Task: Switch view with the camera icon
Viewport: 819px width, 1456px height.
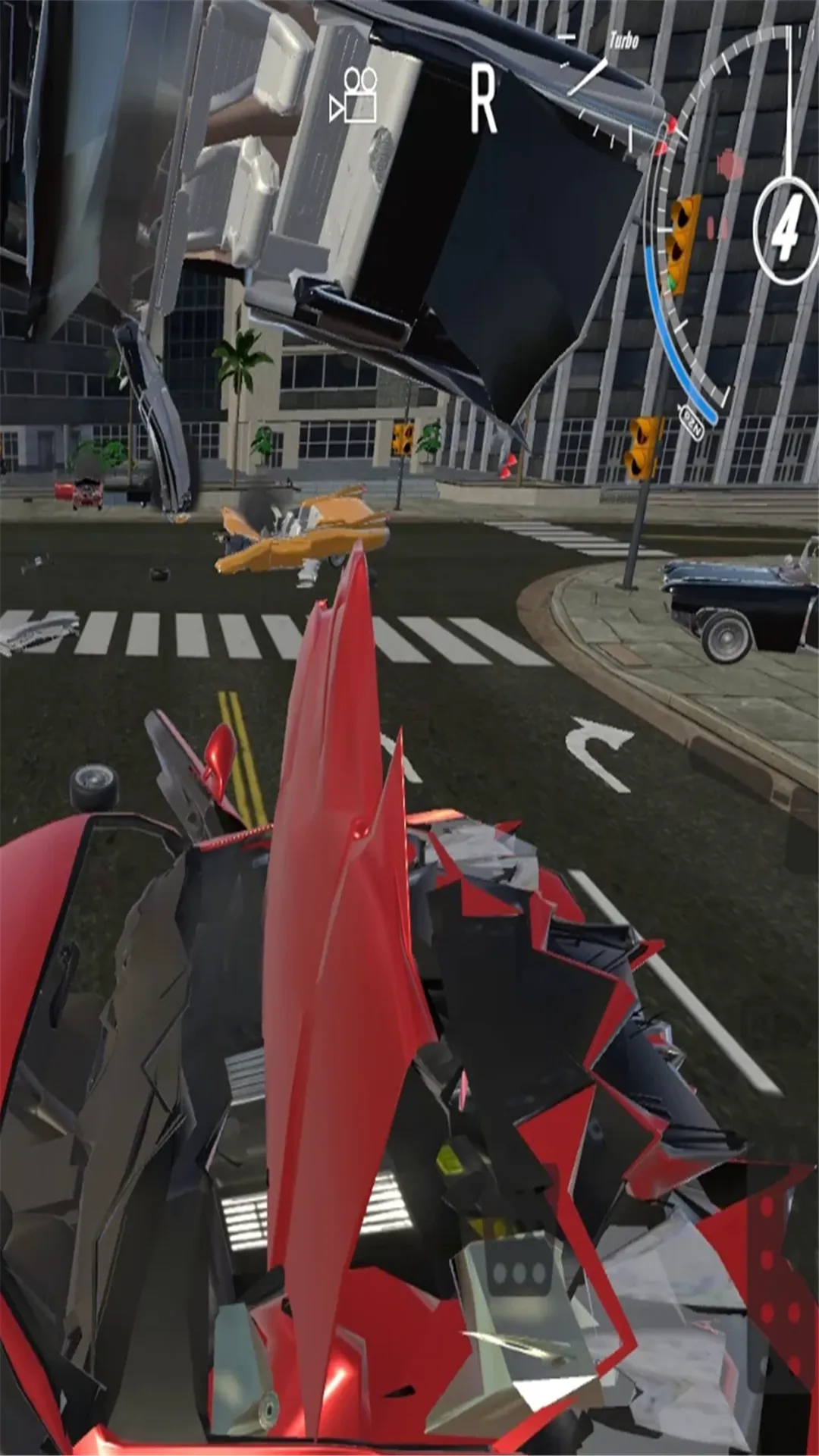Action: click(354, 96)
